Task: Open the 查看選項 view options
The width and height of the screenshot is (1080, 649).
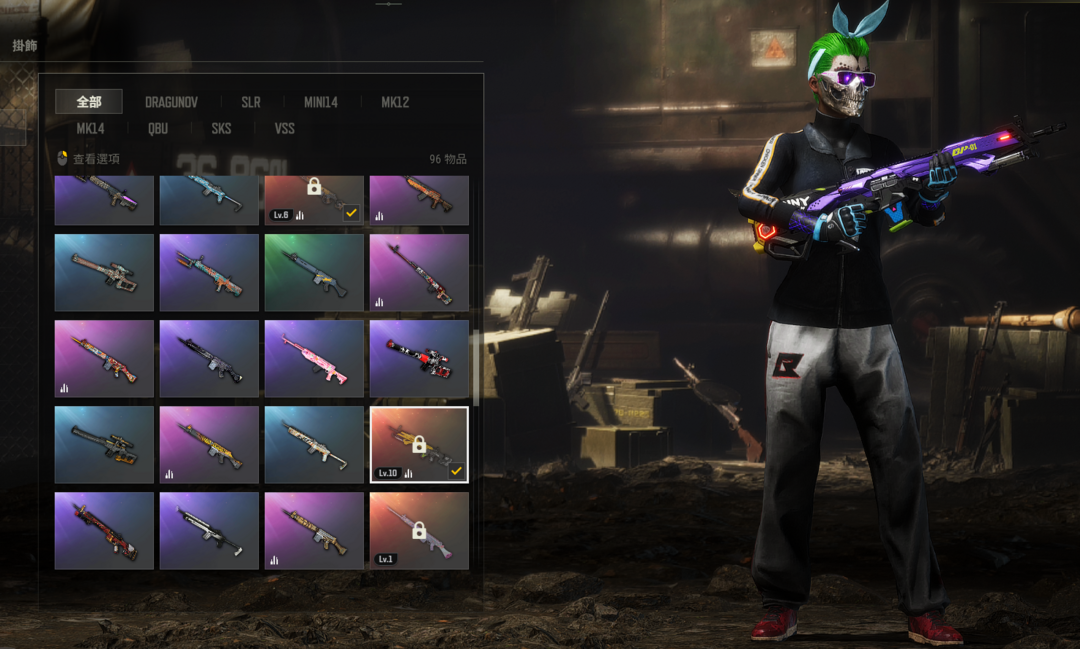Action: [x=90, y=159]
